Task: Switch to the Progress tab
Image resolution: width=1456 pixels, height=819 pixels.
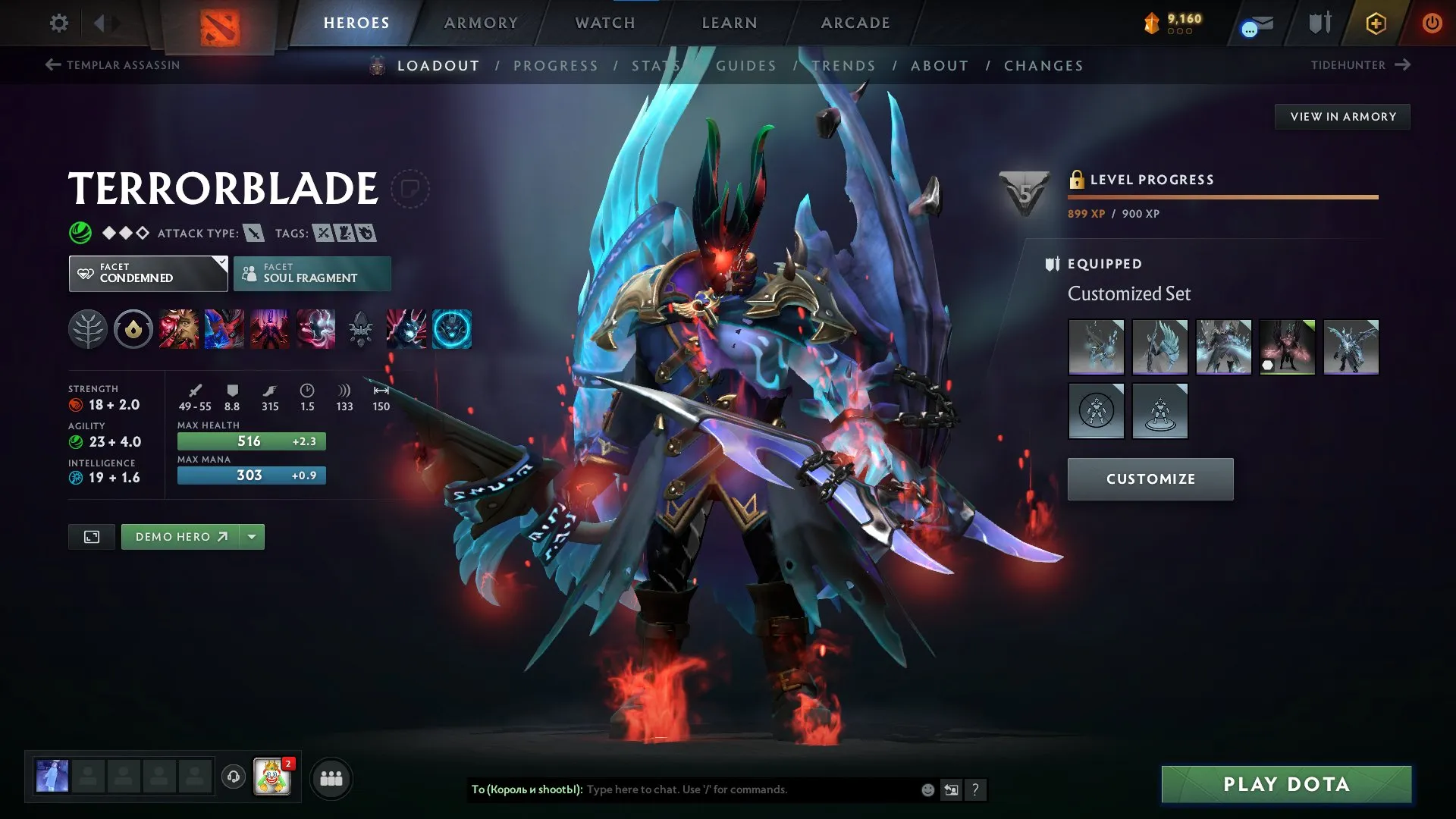Action: (556, 66)
